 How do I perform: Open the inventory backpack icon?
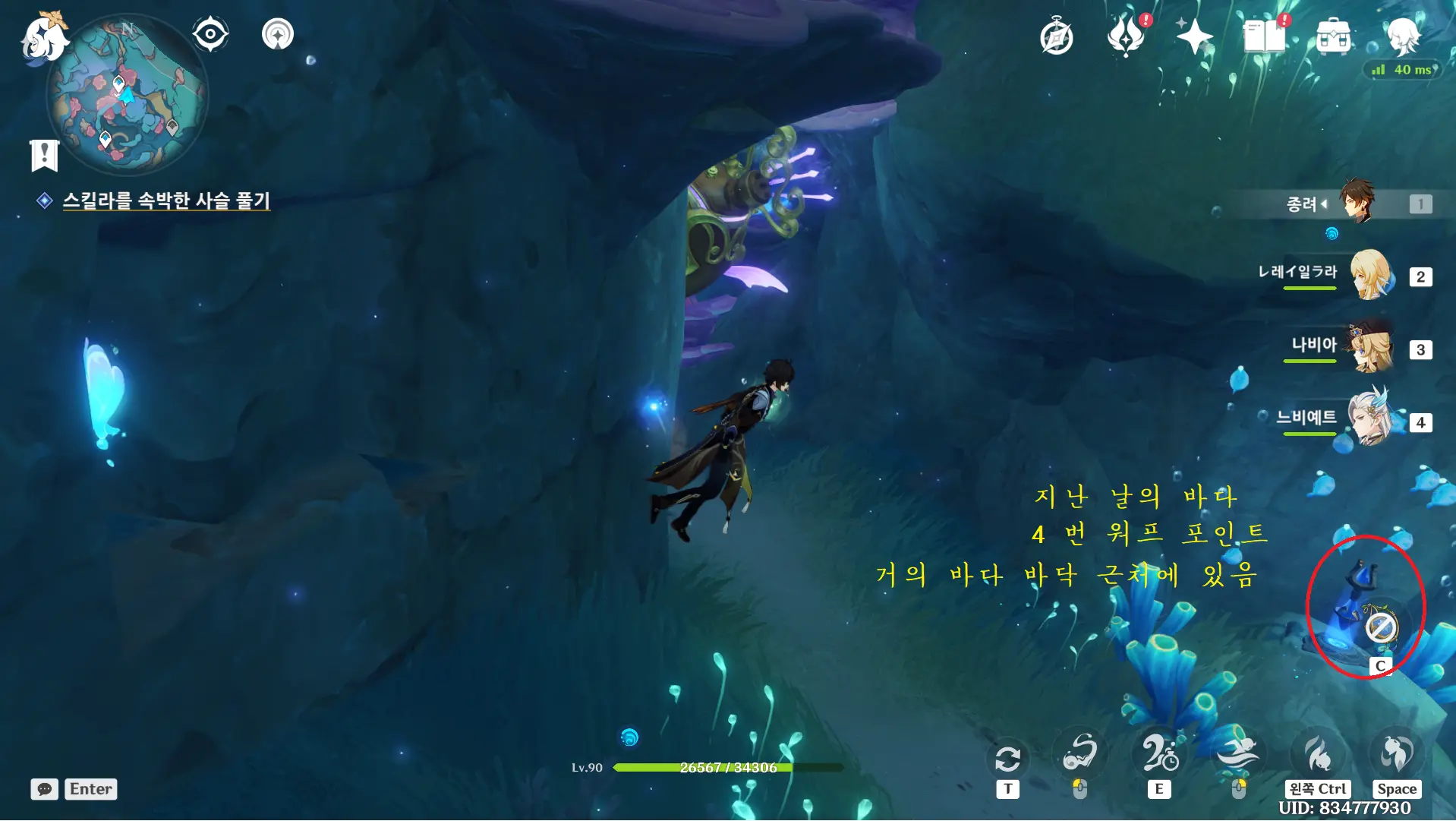point(1334,36)
